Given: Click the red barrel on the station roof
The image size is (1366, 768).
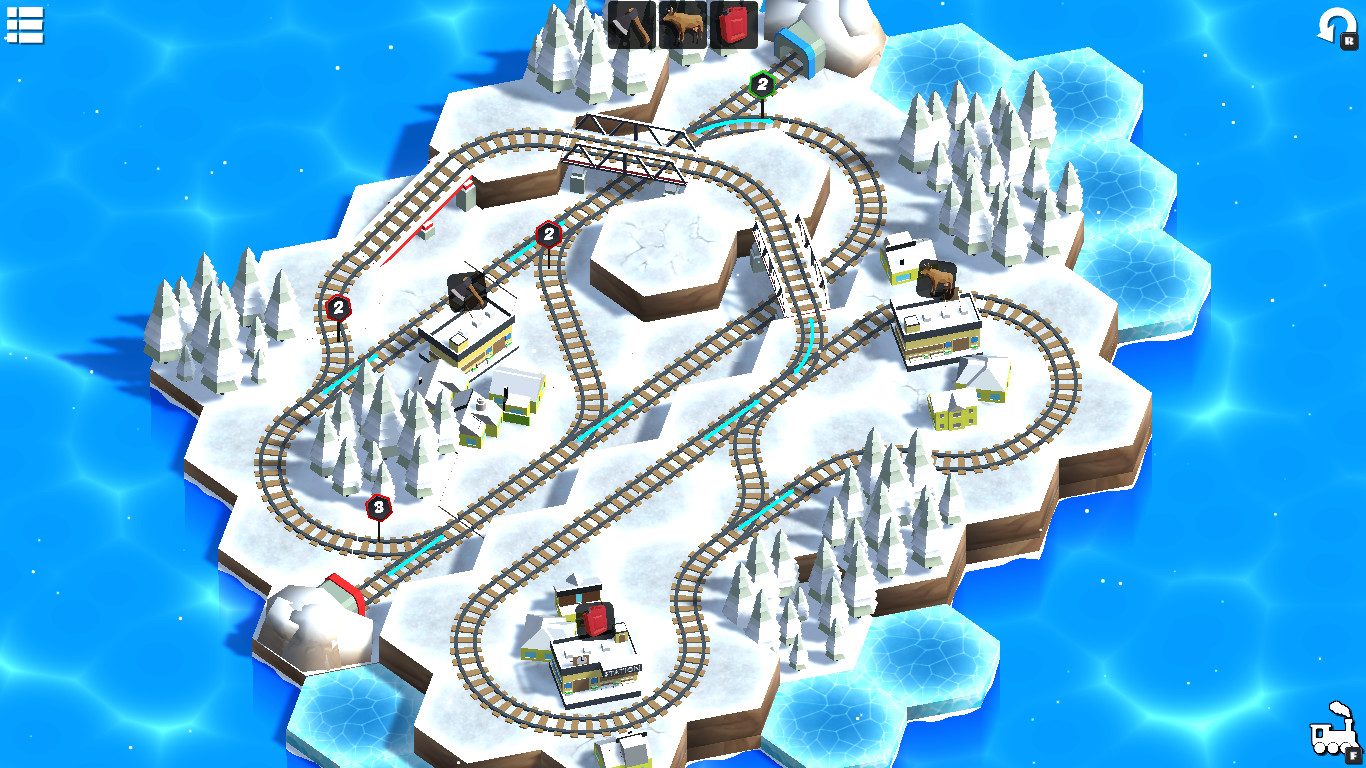Looking at the screenshot, I should (596, 620).
